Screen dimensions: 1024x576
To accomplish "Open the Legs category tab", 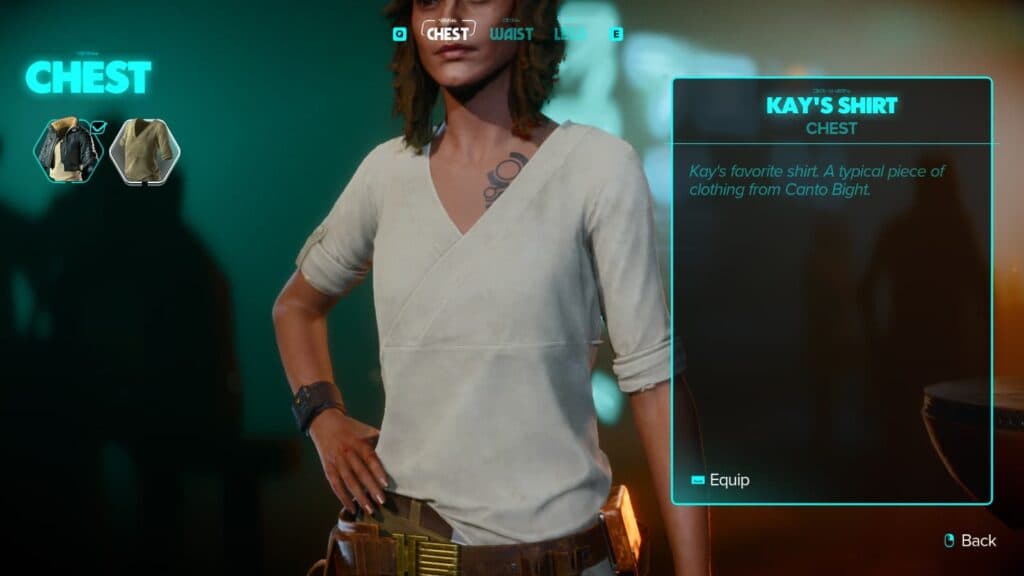I will 570,33.
